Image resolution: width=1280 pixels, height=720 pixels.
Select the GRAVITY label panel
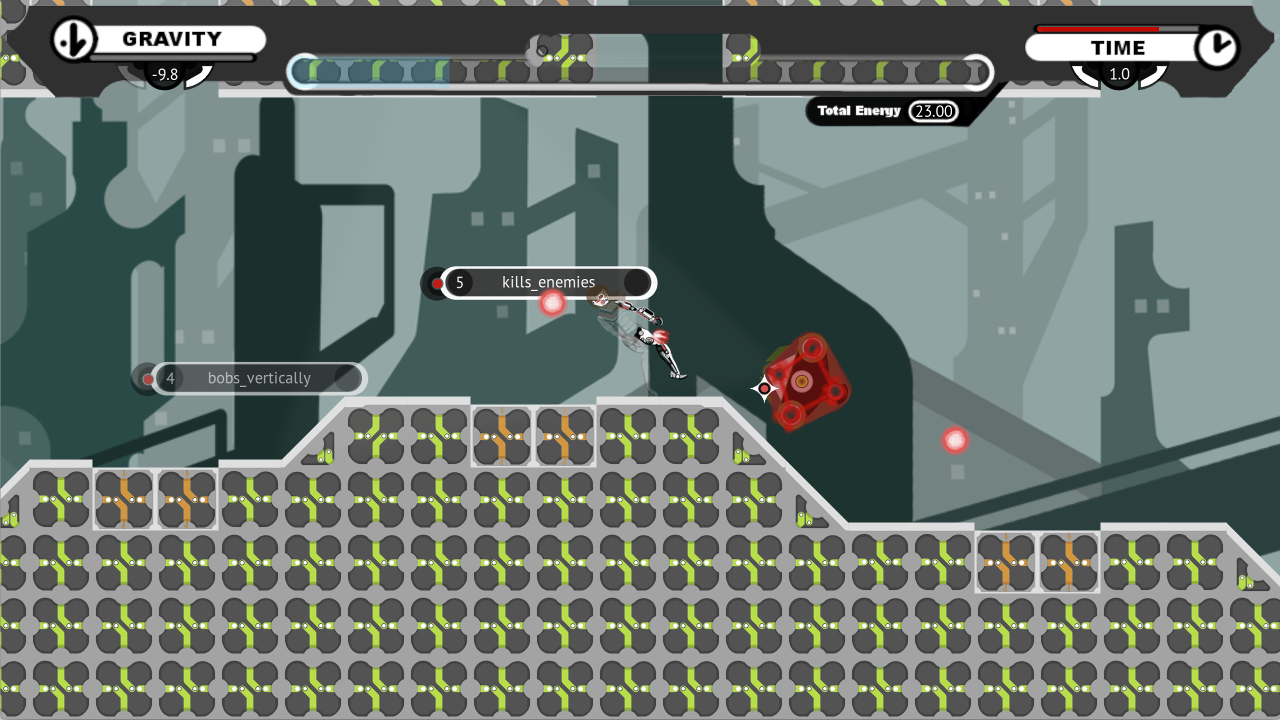coord(171,40)
